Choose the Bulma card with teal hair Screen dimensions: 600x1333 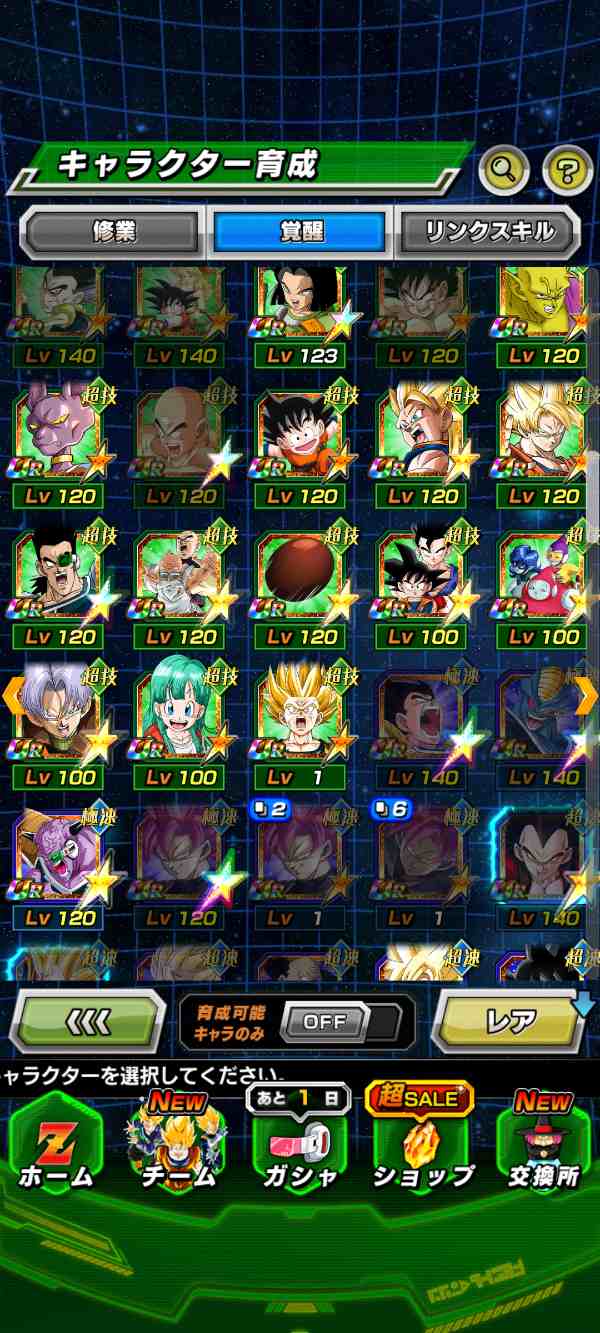tap(180, 722)
